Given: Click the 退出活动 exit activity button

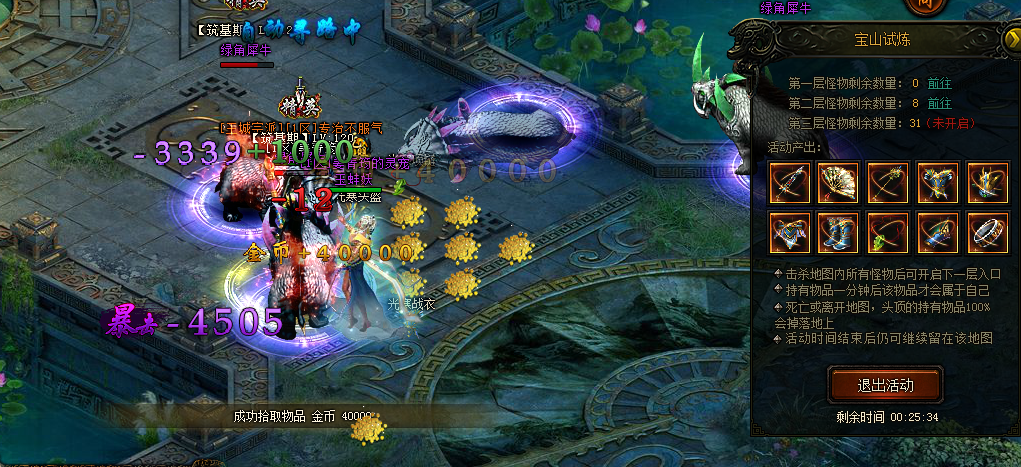Looking at the screenshot, I should 885,385.
